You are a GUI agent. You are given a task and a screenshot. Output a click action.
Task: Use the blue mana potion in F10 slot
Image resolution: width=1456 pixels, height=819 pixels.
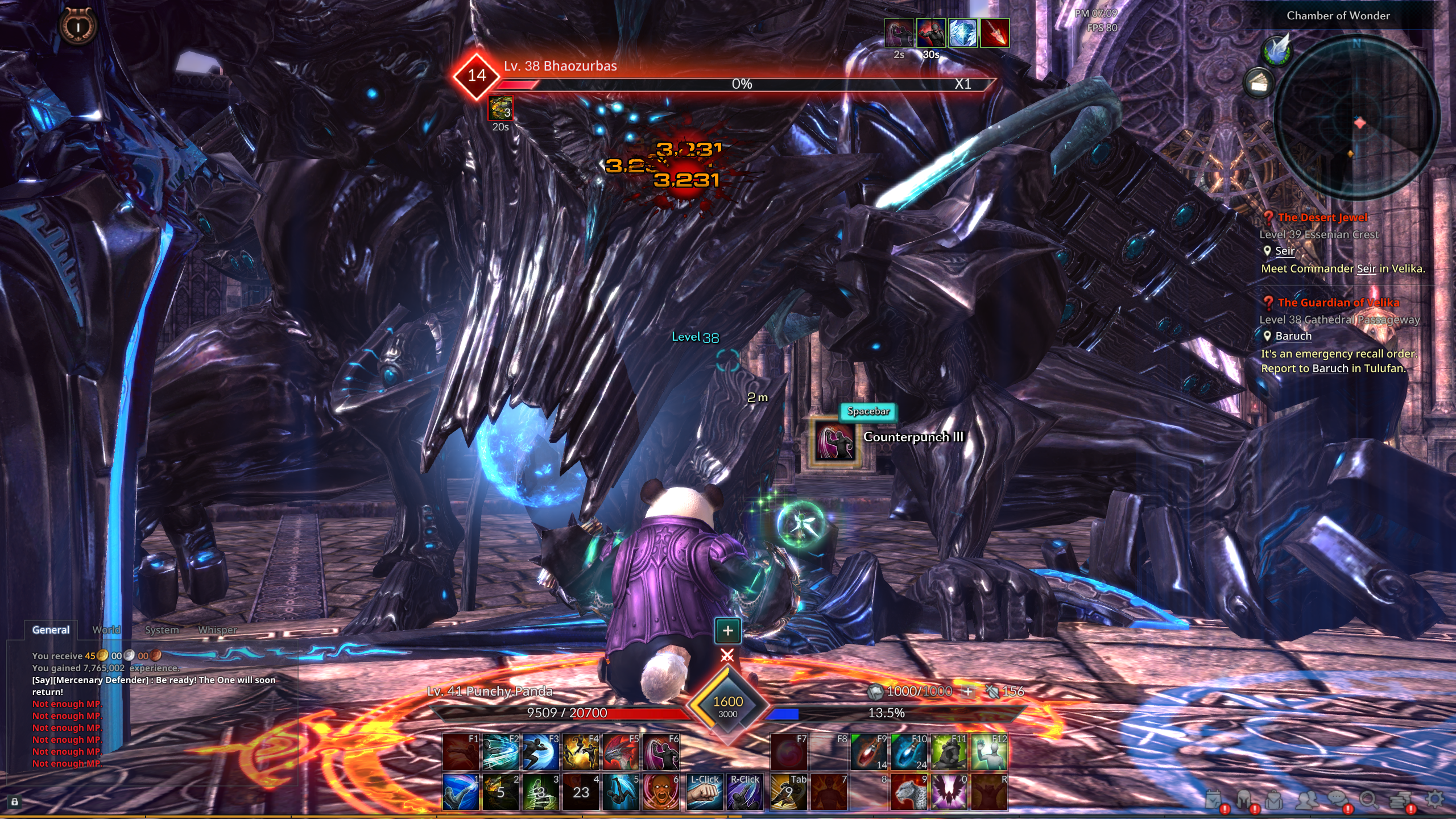(x=908, y=752)
